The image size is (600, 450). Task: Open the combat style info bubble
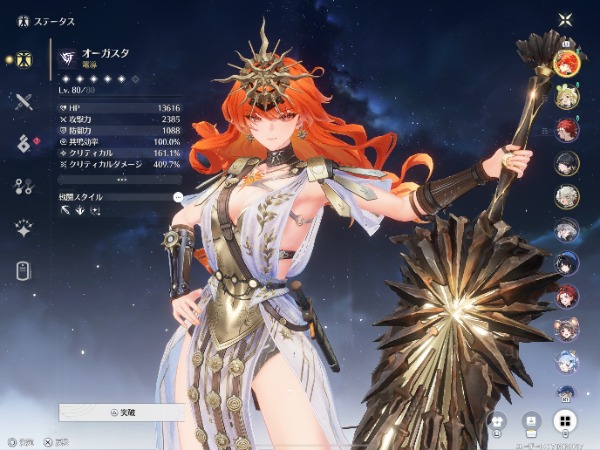coord(178,197)
